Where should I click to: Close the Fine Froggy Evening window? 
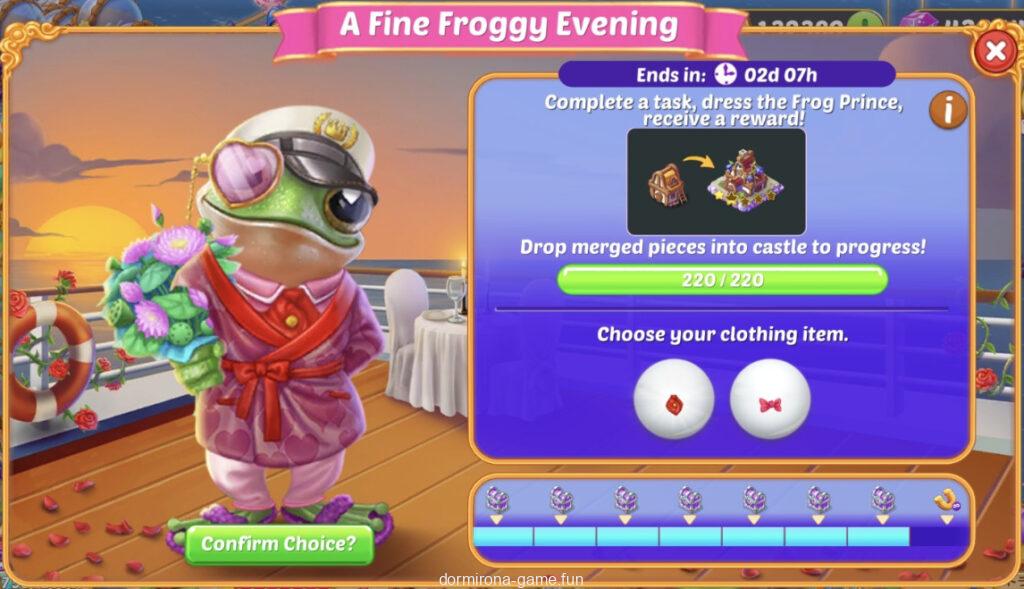pyautogui.click(x=994, y=51)
